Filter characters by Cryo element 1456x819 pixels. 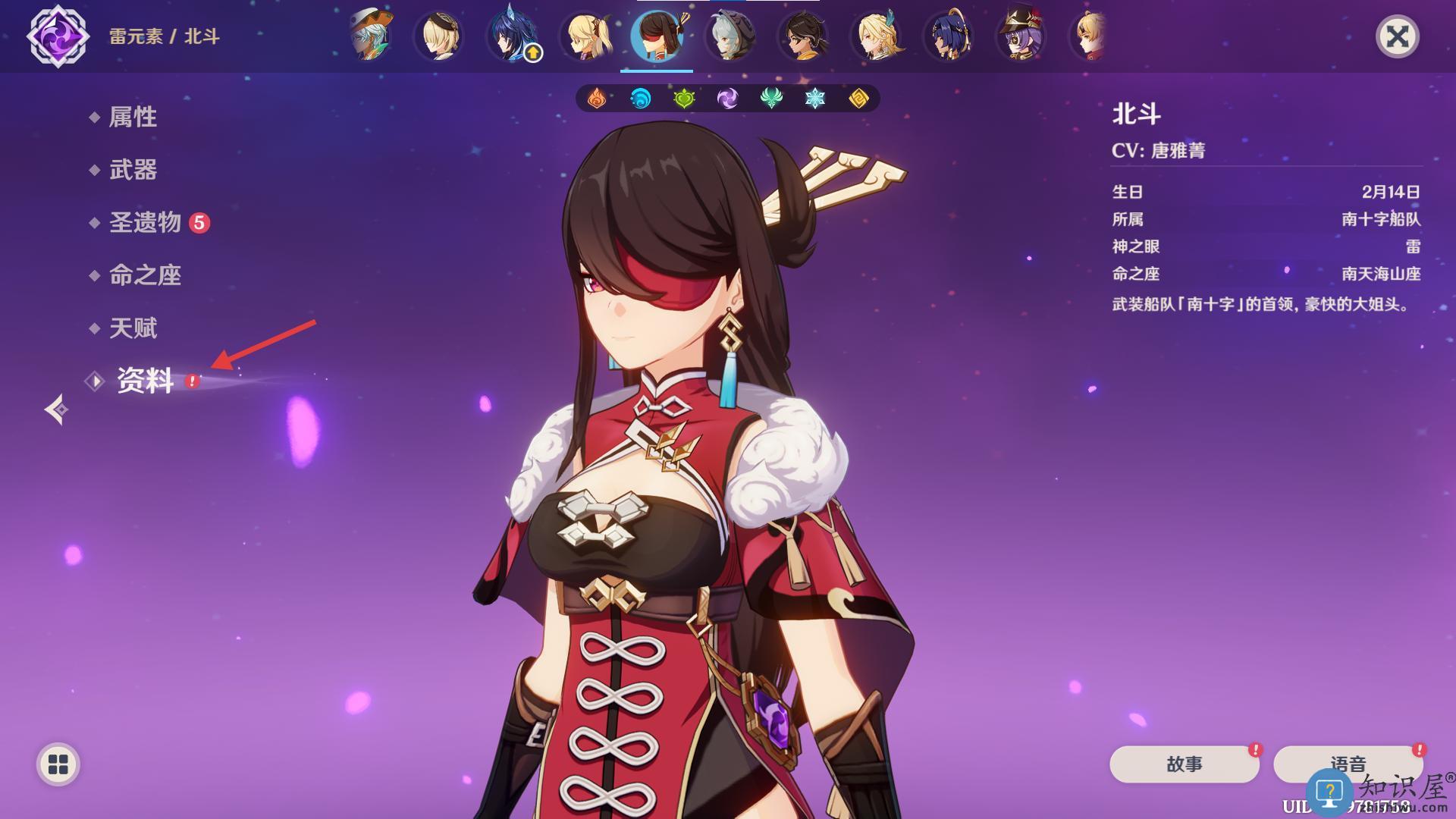coord(815,99)
